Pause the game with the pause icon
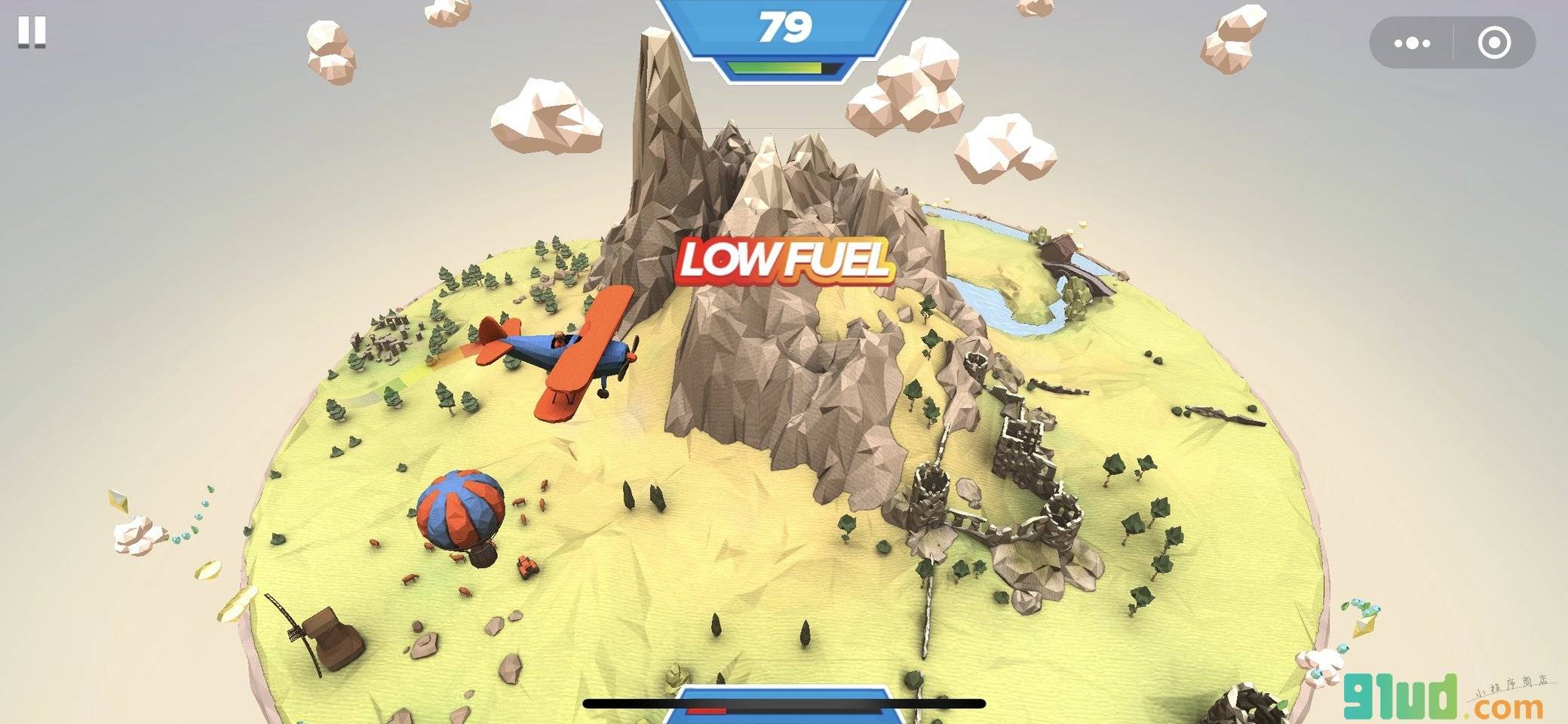The image size is (1568, 724). click(x=32, y=32)
